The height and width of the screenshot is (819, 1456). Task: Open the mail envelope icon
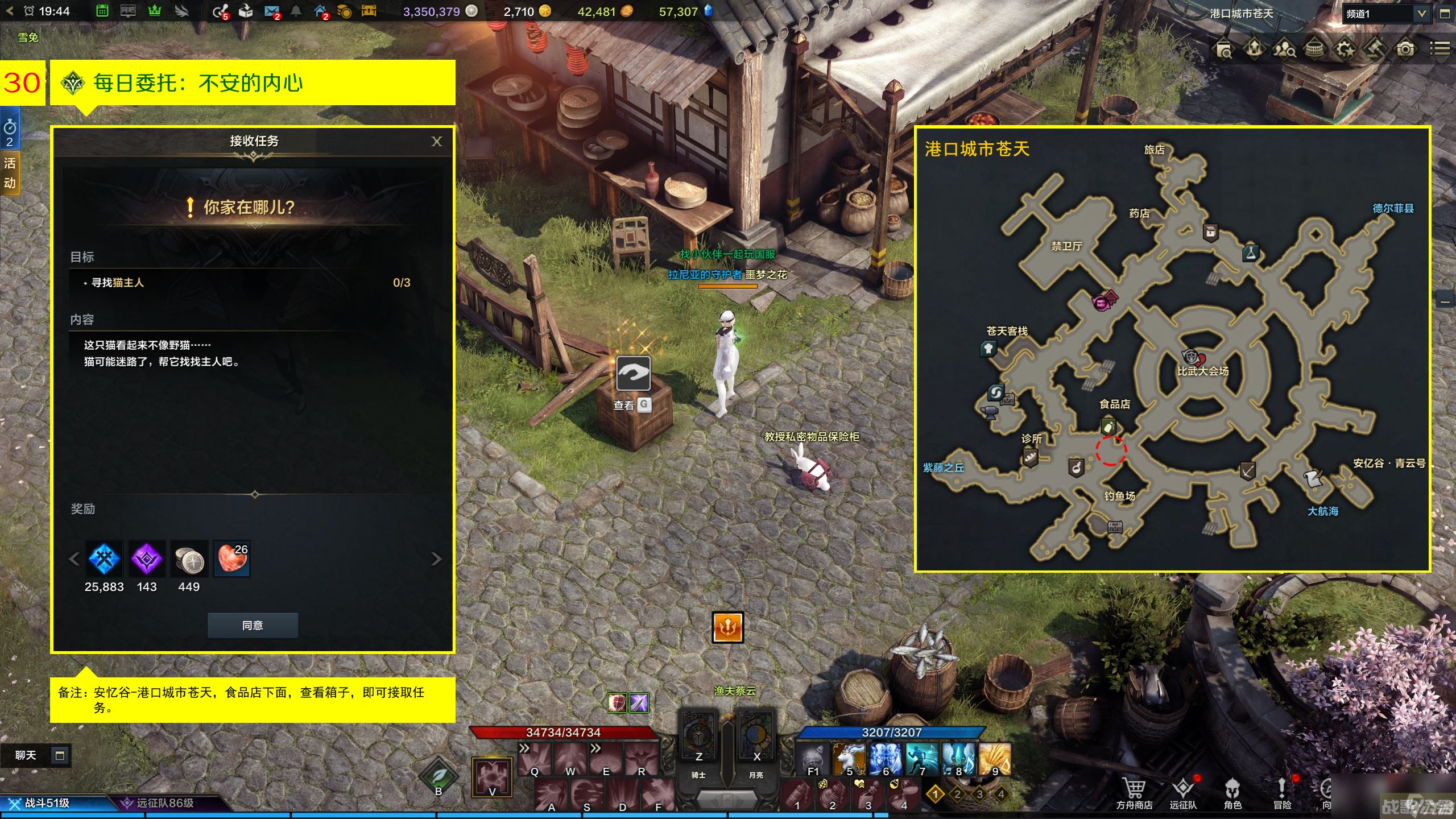coord(271,11)
